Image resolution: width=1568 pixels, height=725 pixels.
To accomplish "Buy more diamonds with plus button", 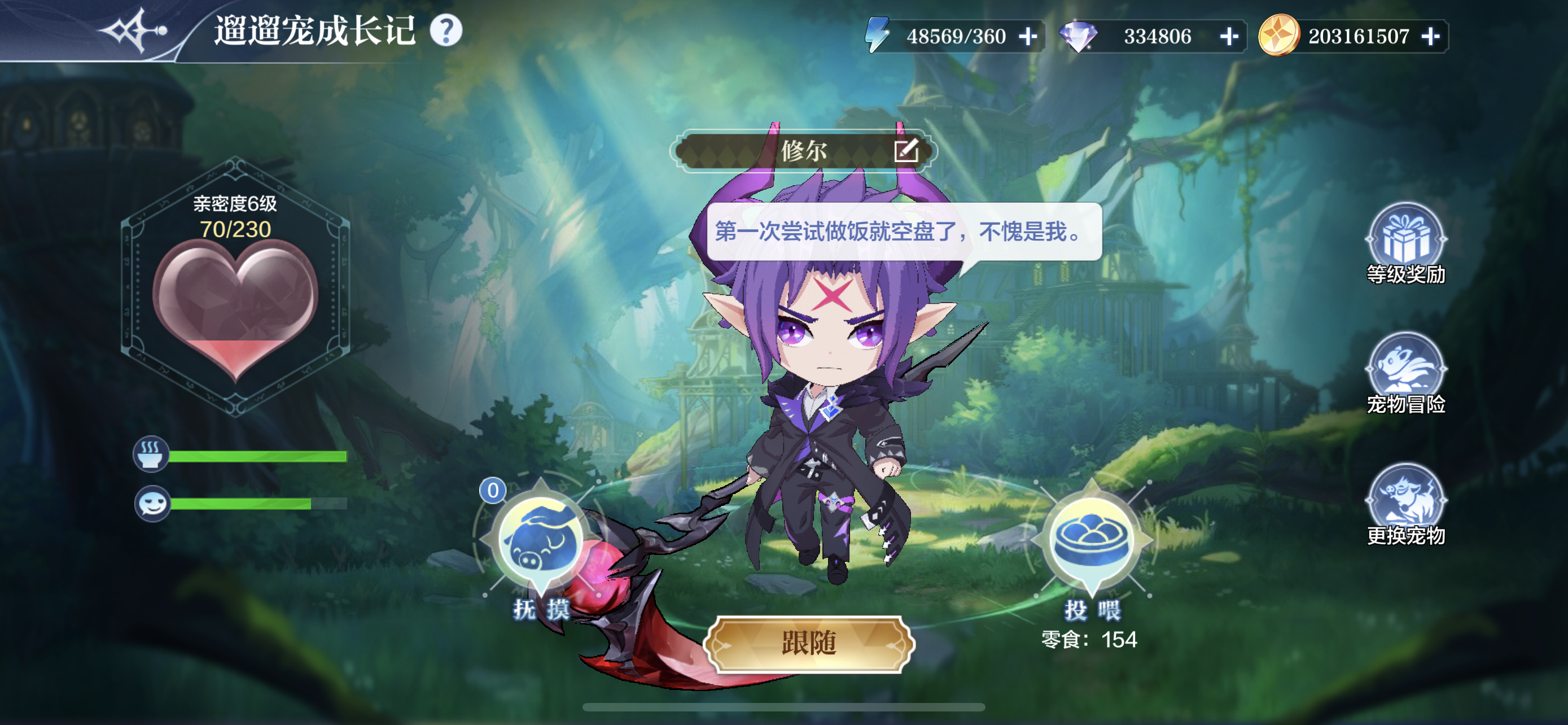I will (1229, 37).
